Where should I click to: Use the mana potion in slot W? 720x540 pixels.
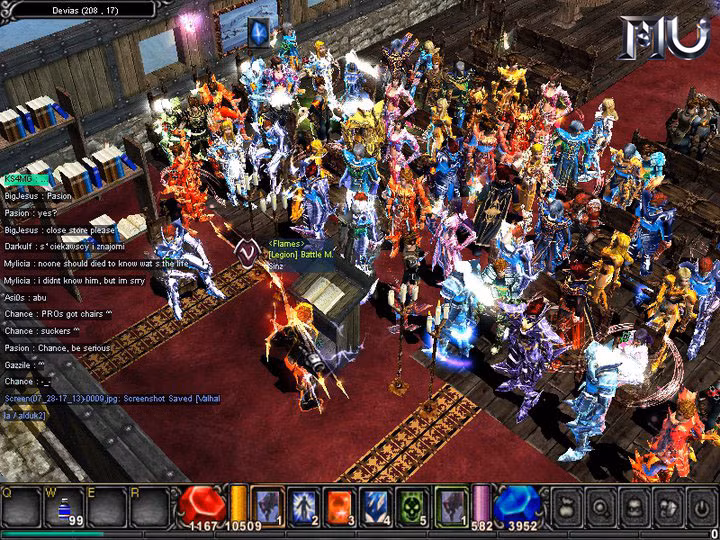[65, 508]
